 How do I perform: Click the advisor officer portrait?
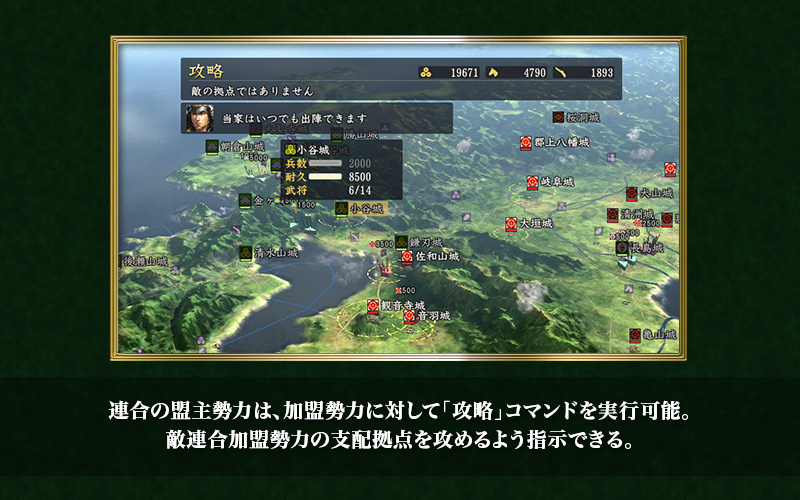tap(199, 118)
